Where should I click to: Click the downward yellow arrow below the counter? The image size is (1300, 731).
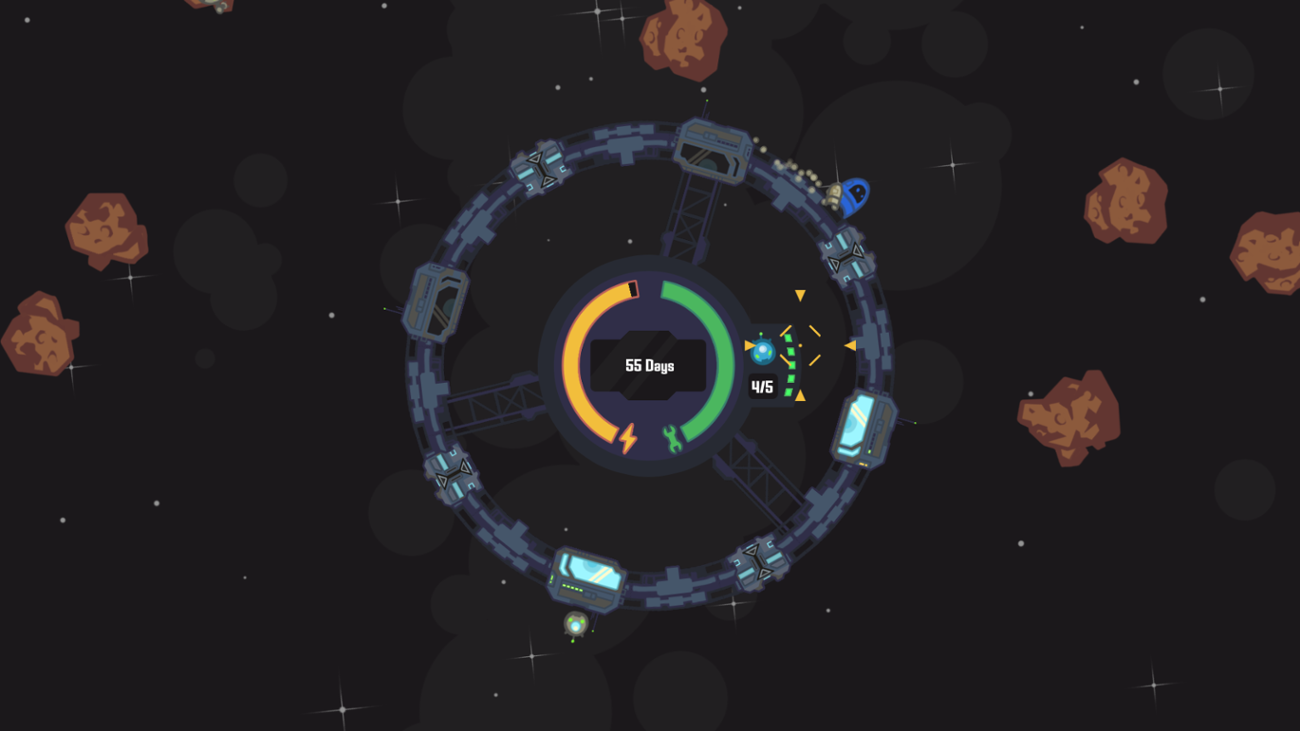(x=800, y=396)
